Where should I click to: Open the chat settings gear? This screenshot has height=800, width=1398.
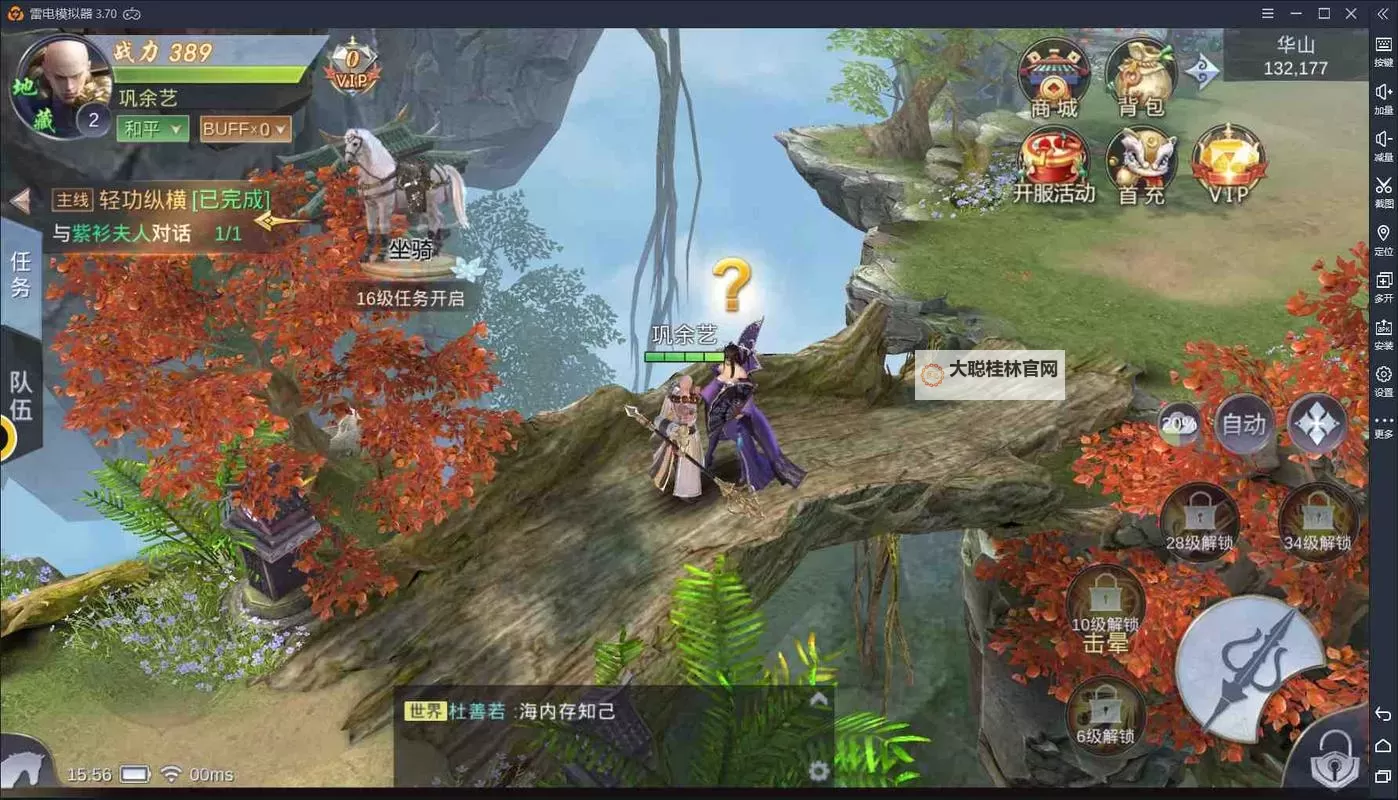(819, 771)
